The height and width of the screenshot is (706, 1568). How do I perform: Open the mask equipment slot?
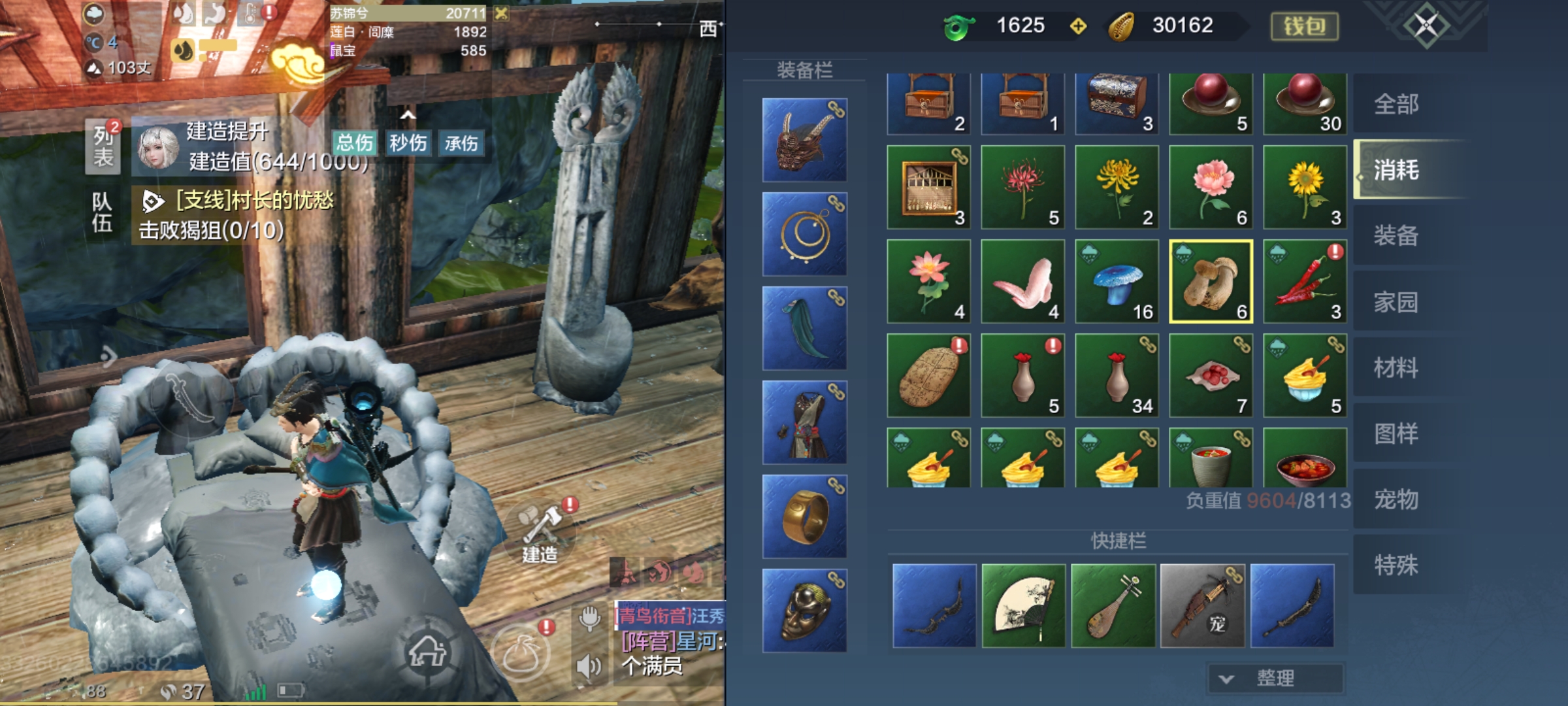805,611
